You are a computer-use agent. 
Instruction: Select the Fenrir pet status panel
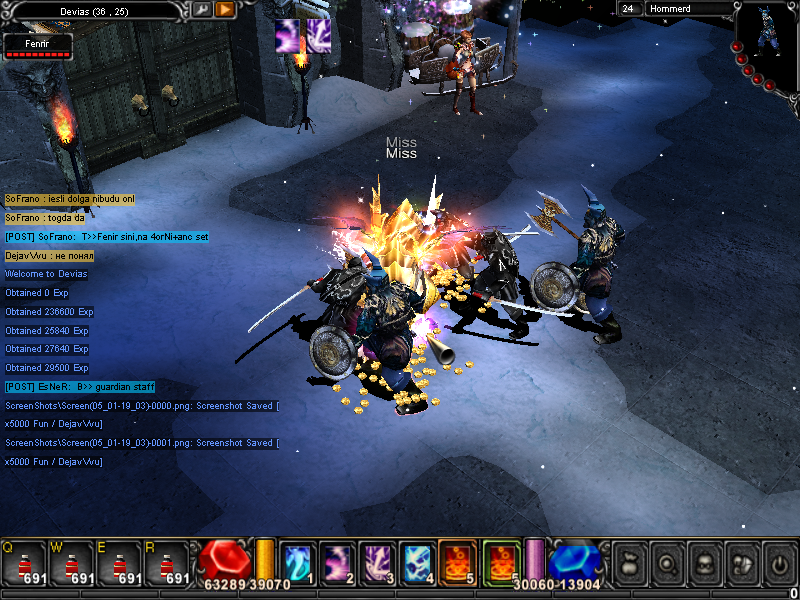(x=37, y=46)
